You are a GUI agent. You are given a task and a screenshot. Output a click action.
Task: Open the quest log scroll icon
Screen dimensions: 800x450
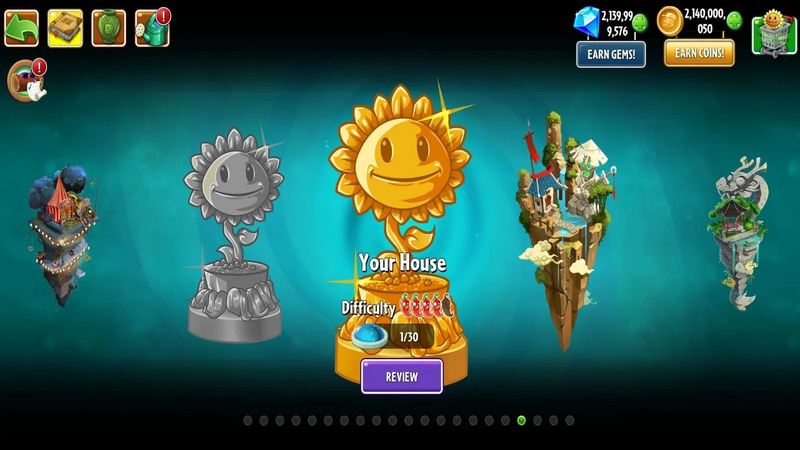[x=24, y=80]
